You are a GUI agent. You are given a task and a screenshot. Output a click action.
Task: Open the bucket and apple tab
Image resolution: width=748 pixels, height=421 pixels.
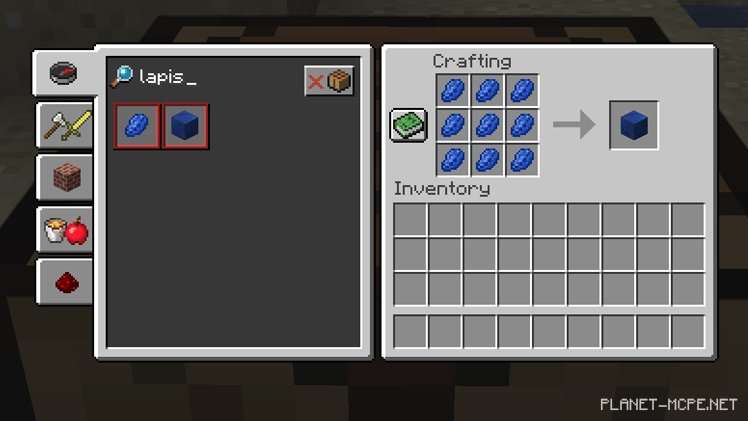click(x=66, y=232)
